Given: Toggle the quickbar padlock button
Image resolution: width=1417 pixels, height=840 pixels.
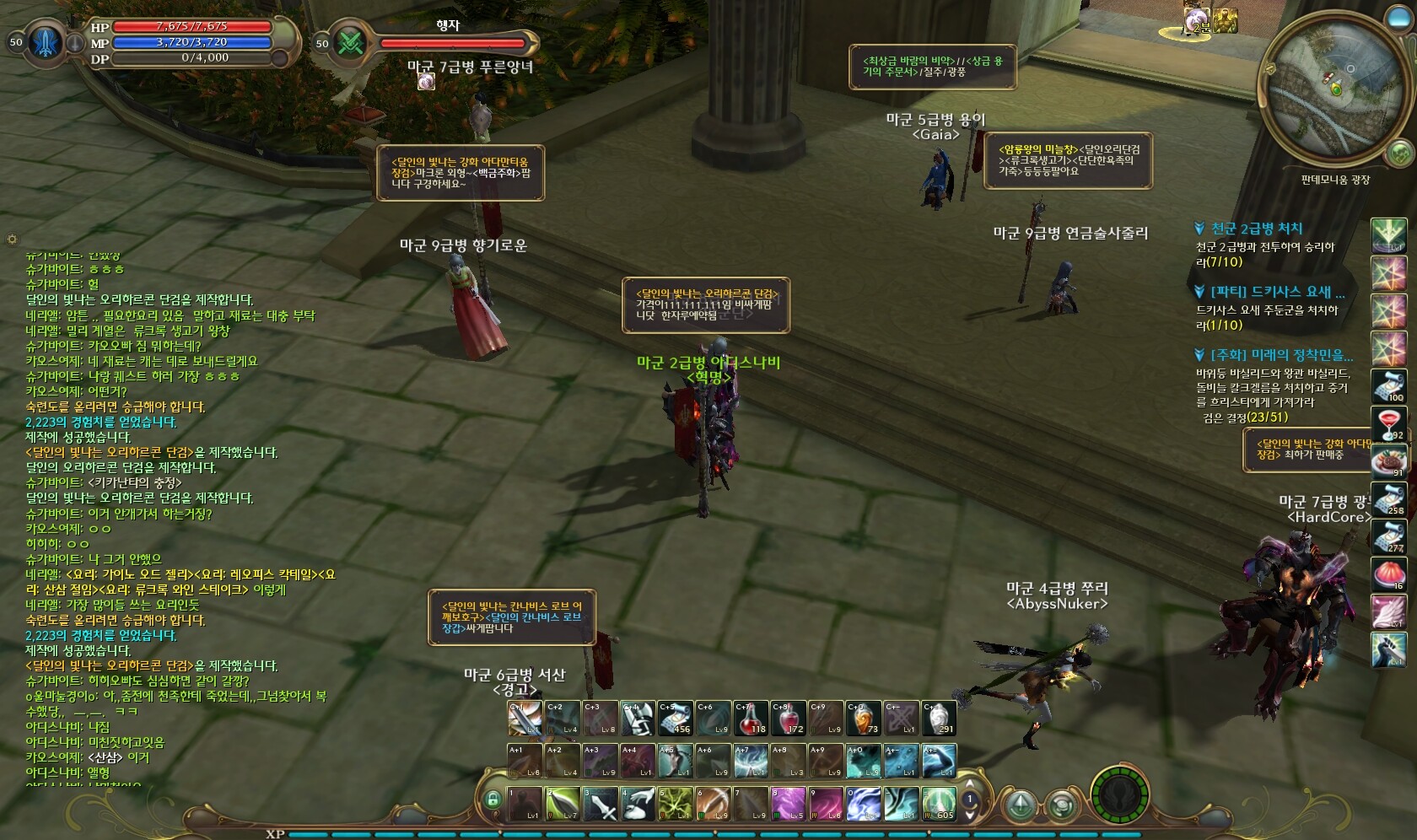Looking at the screenshot, I should 493,799.
